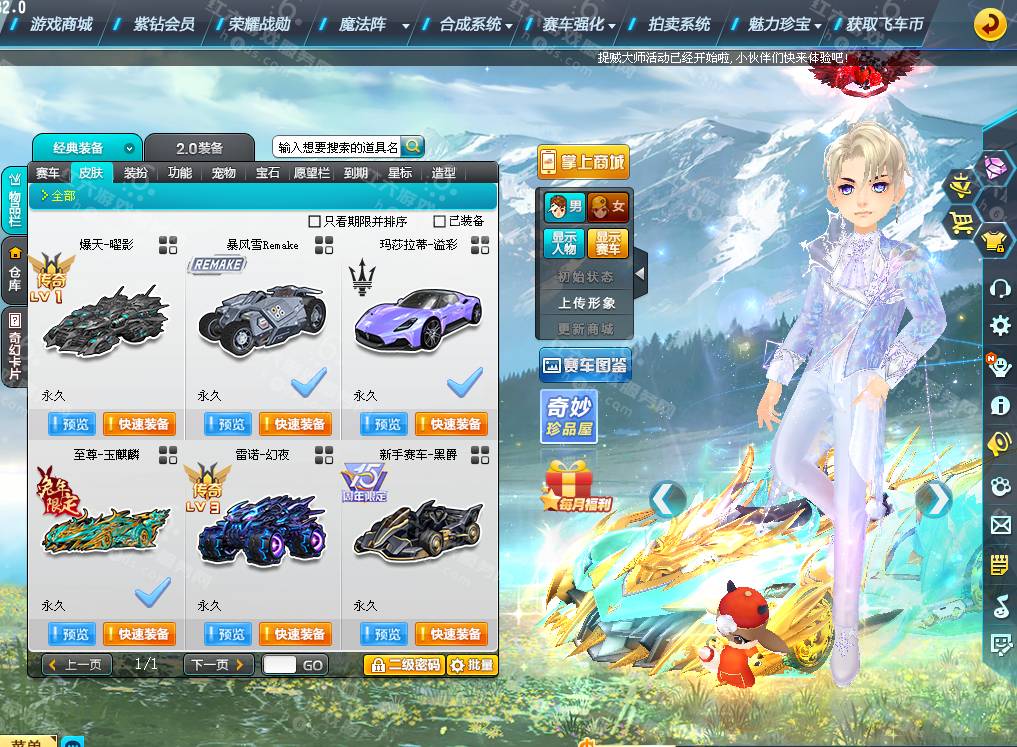Choose the 女 female gender button
The image size is (1017, 747).
point(608,207)
